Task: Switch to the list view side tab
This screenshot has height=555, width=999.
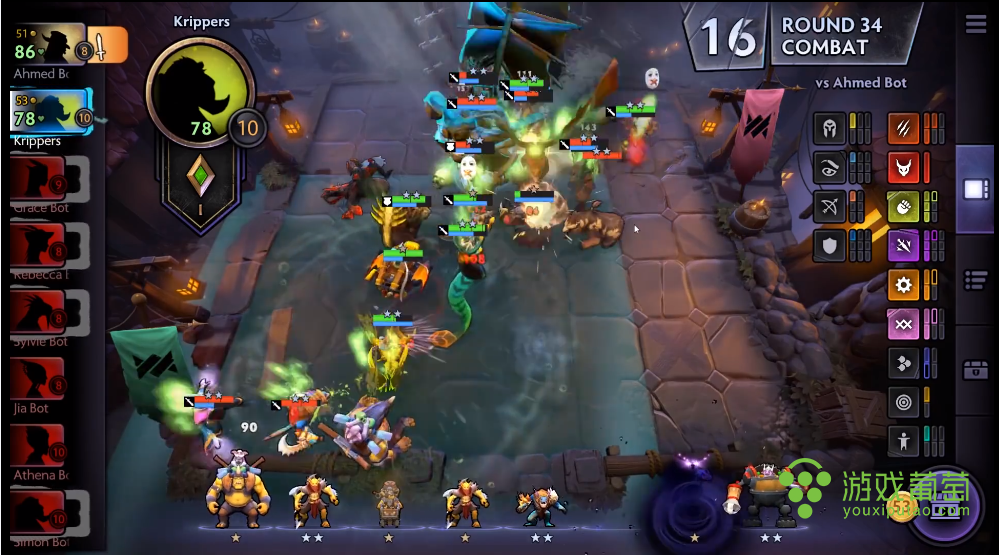Action: [x=975, y=281]
